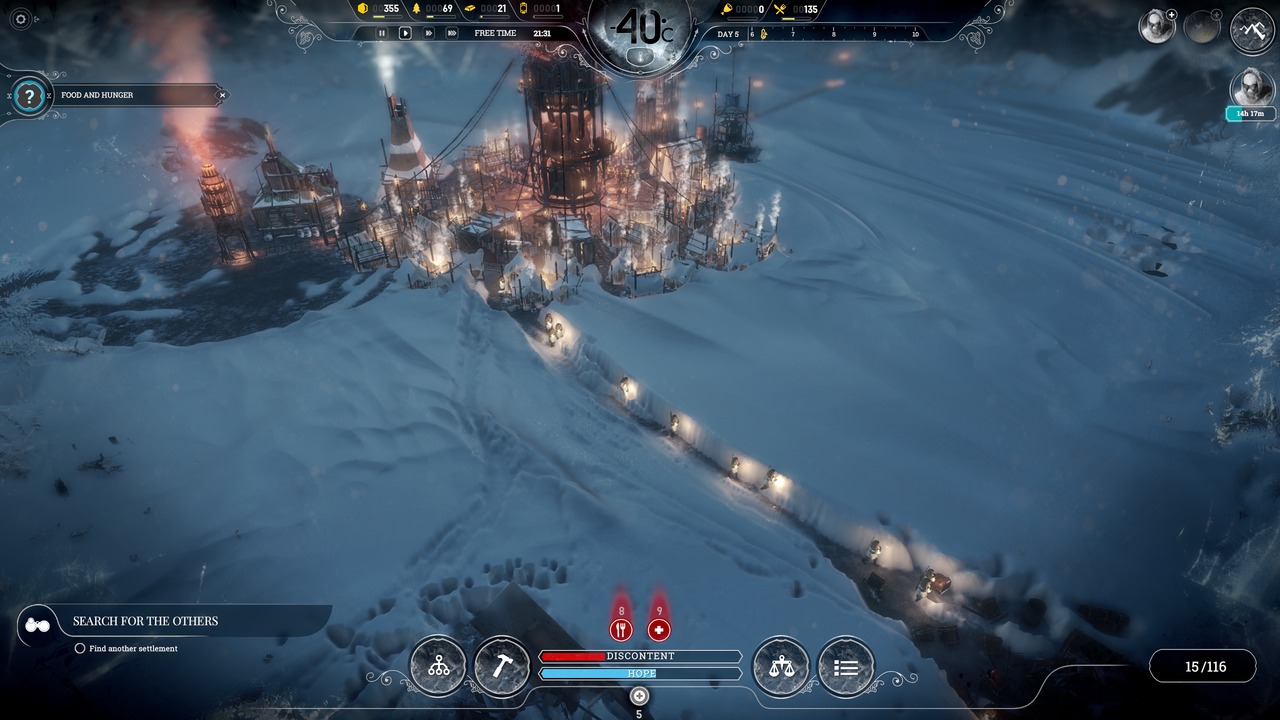Open the Frostland expedition map
The height and width of the screenshot is (720, 1280).
coord(1252,30)
